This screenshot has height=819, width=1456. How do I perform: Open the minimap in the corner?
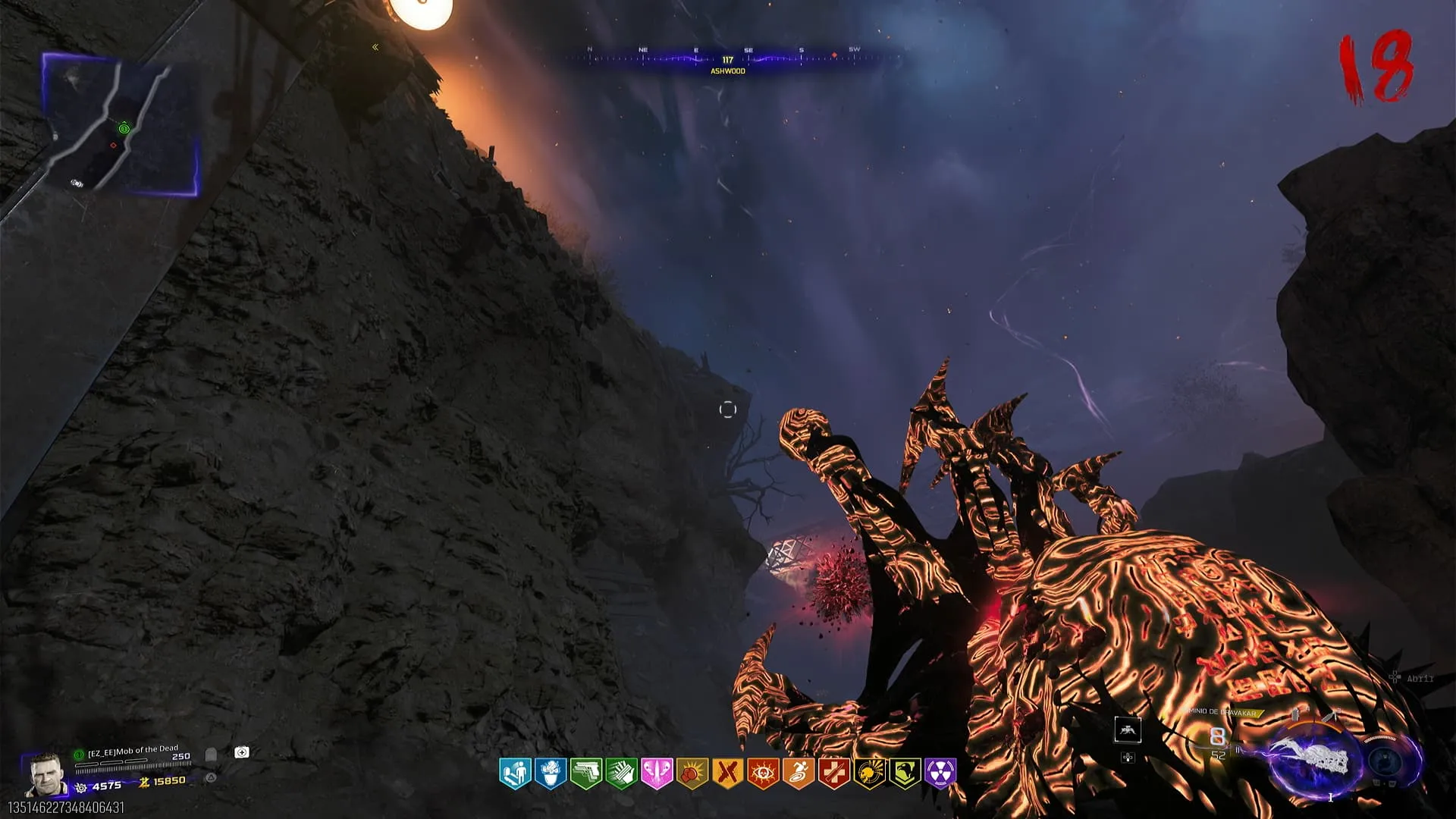(x=121, y=125)
